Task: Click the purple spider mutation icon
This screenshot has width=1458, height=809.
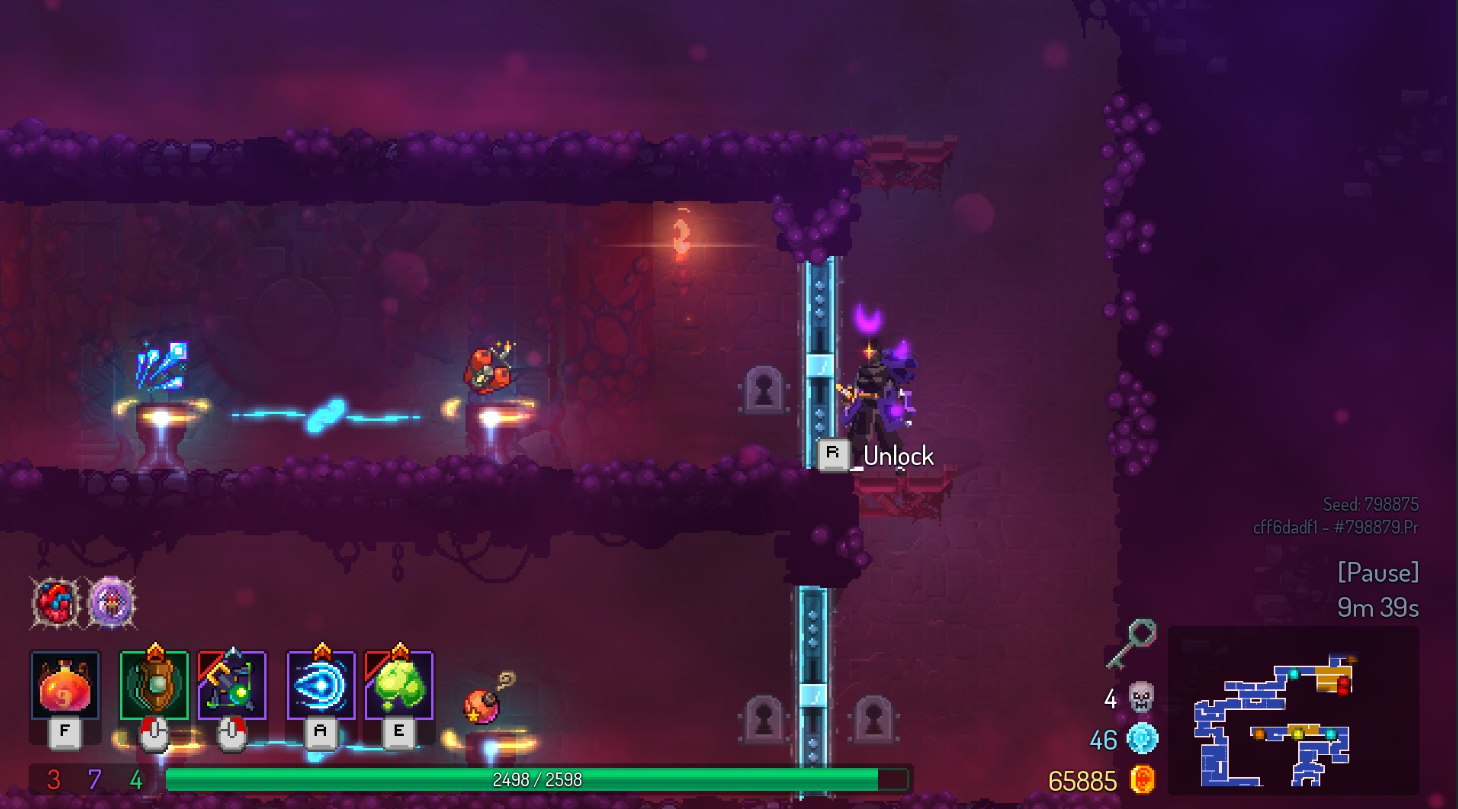Action: 112,604
